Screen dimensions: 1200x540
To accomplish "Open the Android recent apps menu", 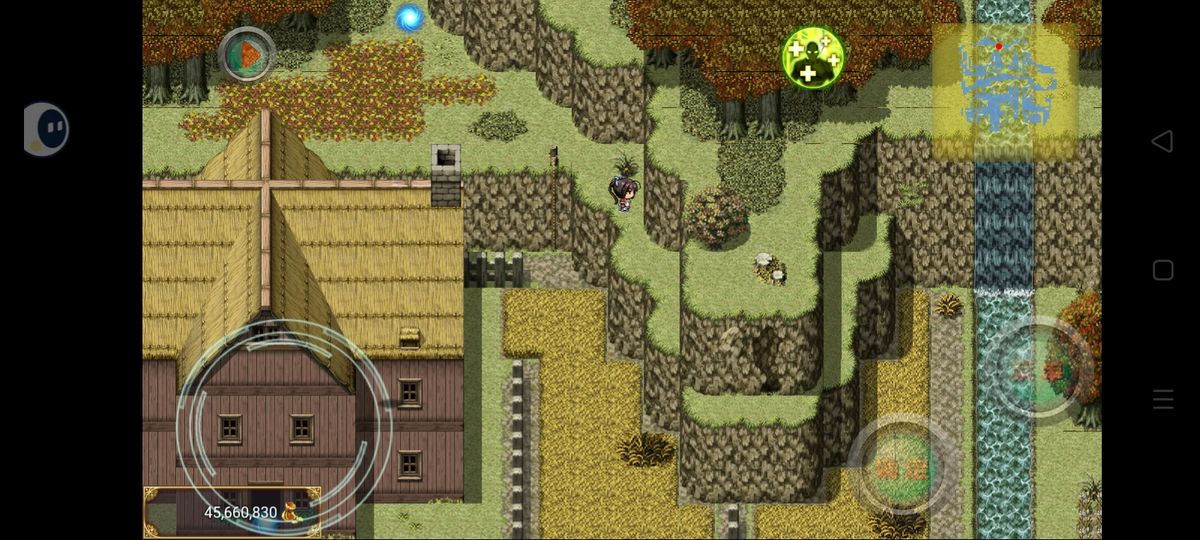I will [1163, 400].
